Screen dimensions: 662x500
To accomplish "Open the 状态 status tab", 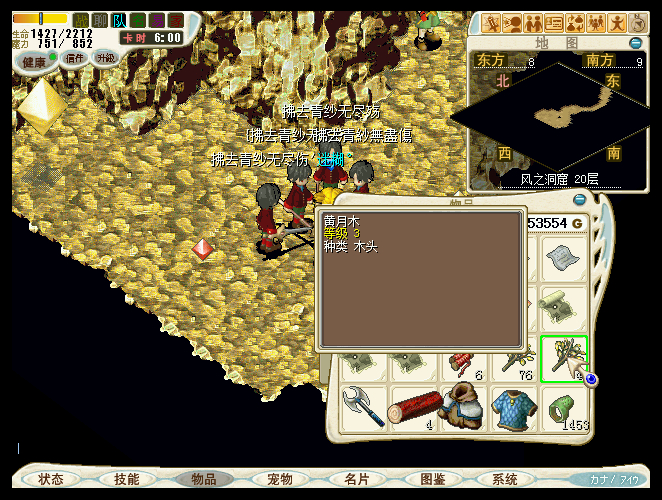I will [51, 479].
